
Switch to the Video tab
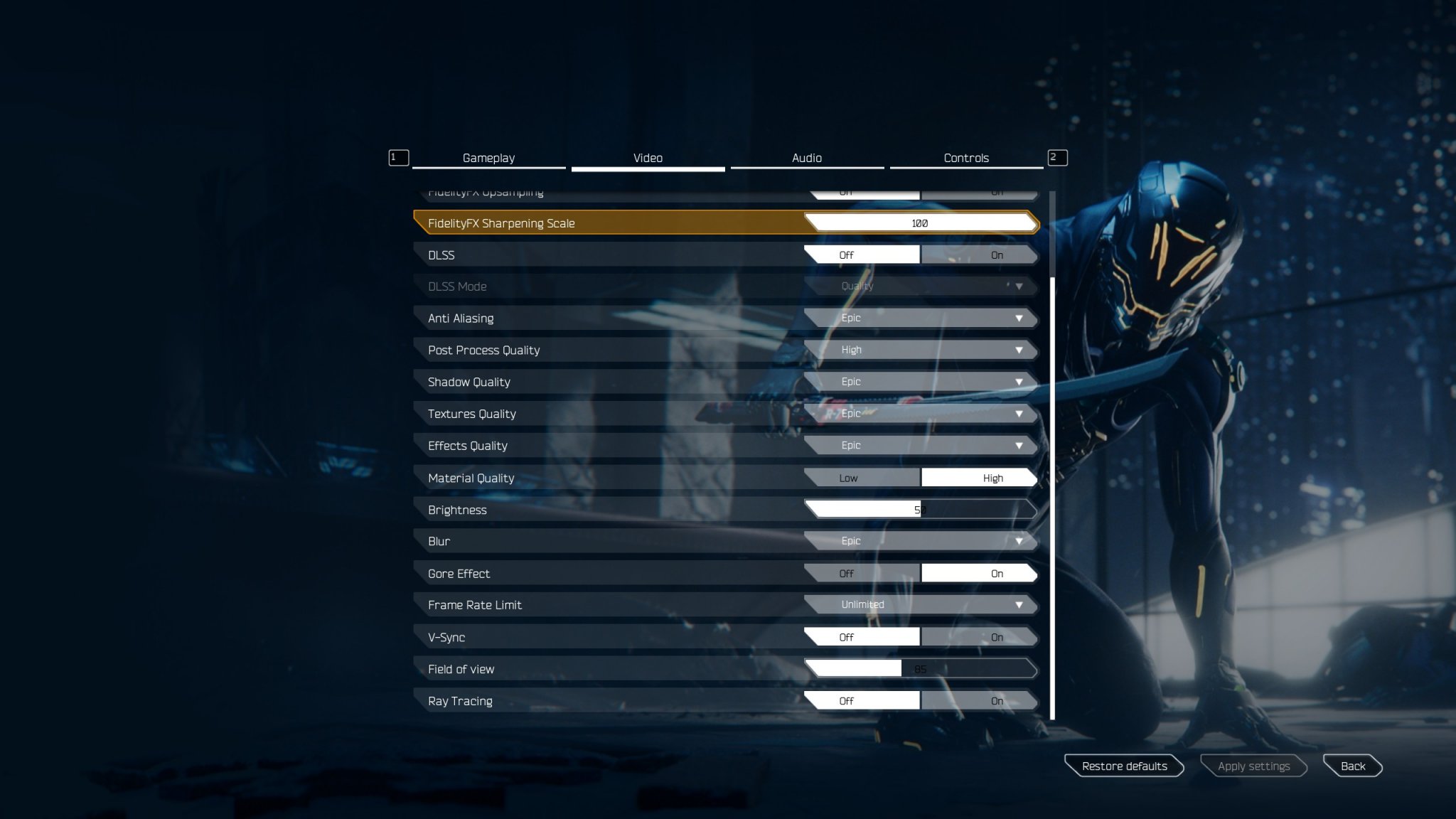[x=648, y=158]
